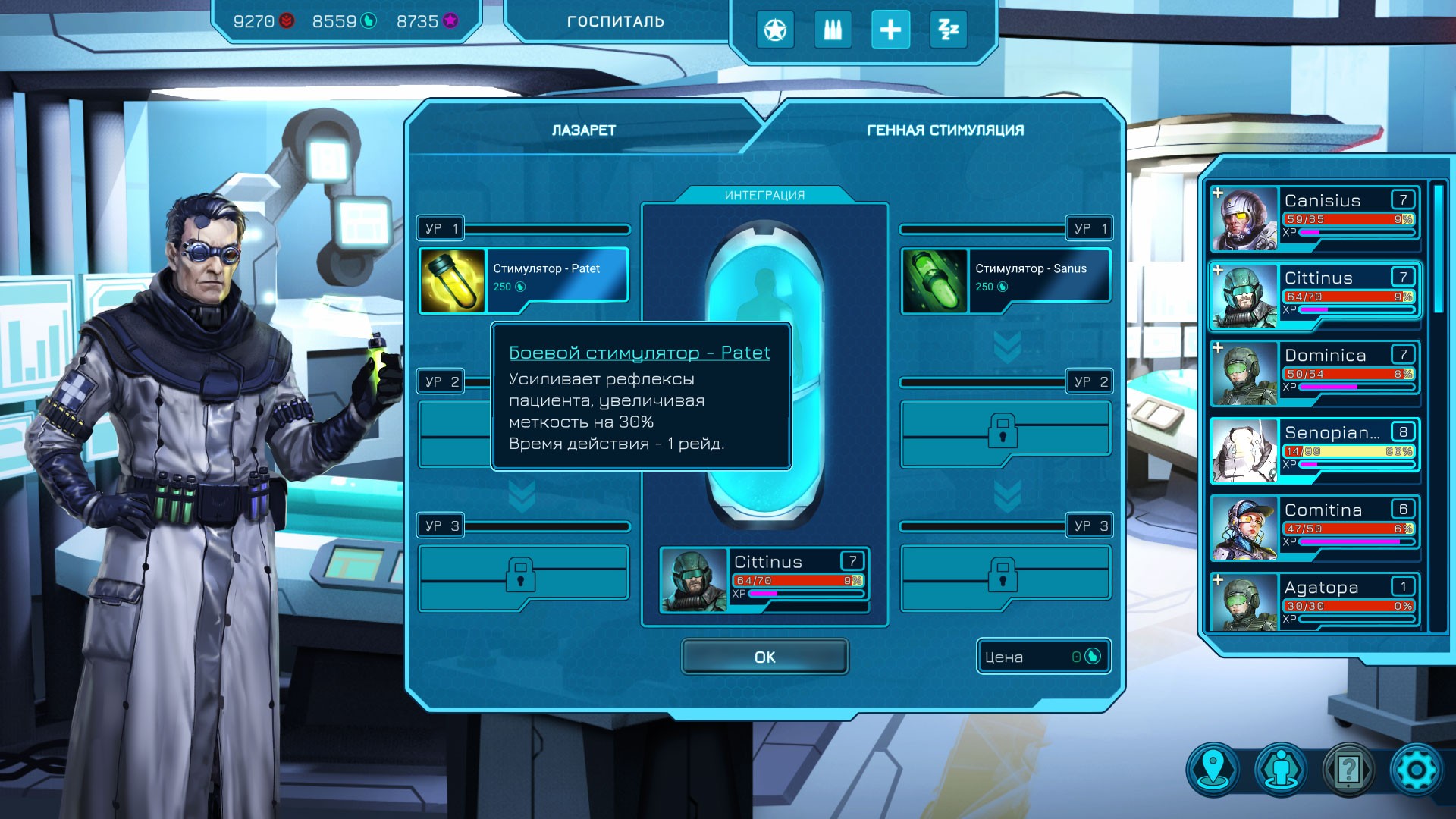Open the sleep Zz section in top bar

949,30
